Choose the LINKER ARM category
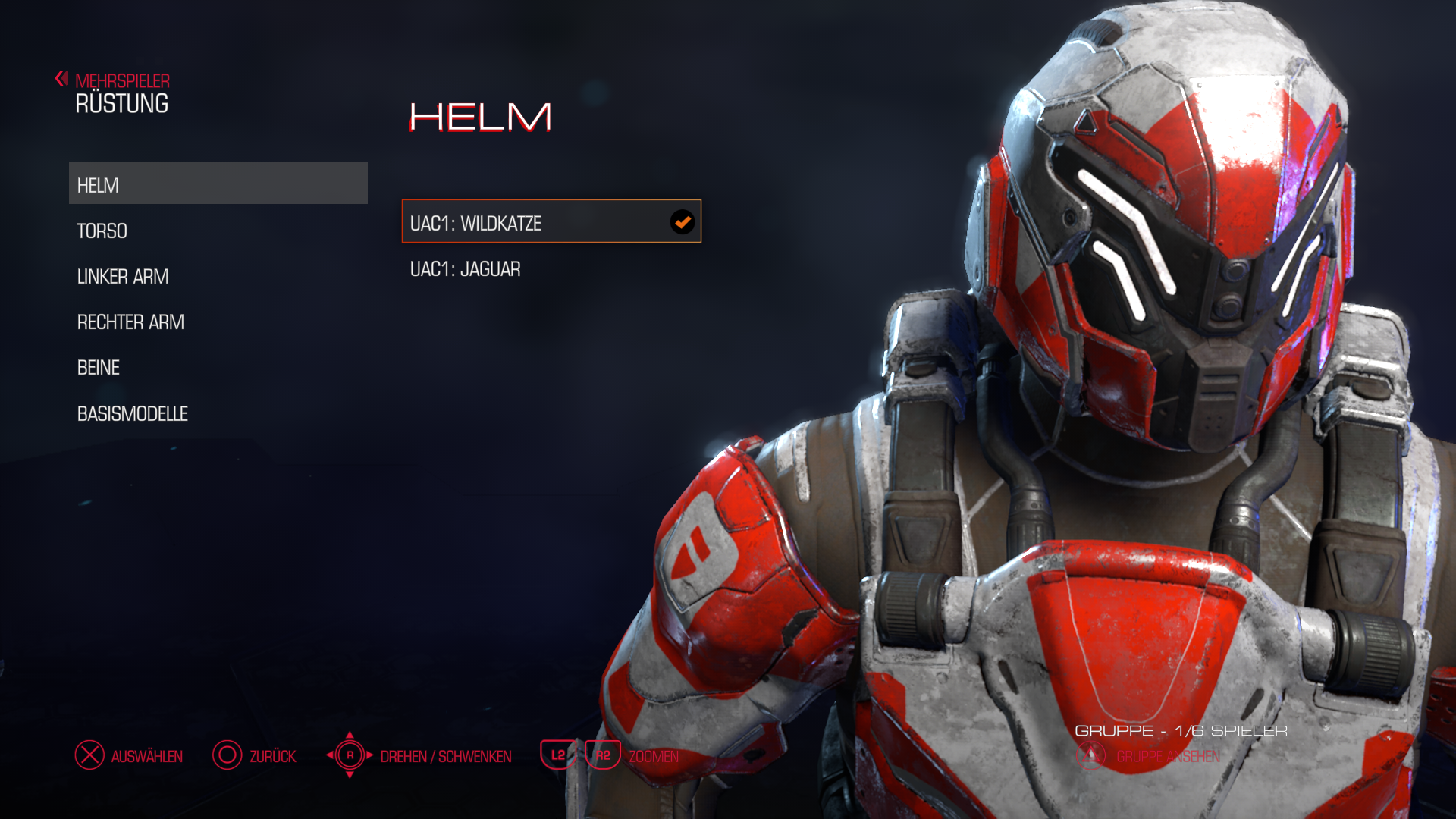Image resolution: width=1456 pixels, height=819 pixels. (123, 277)
